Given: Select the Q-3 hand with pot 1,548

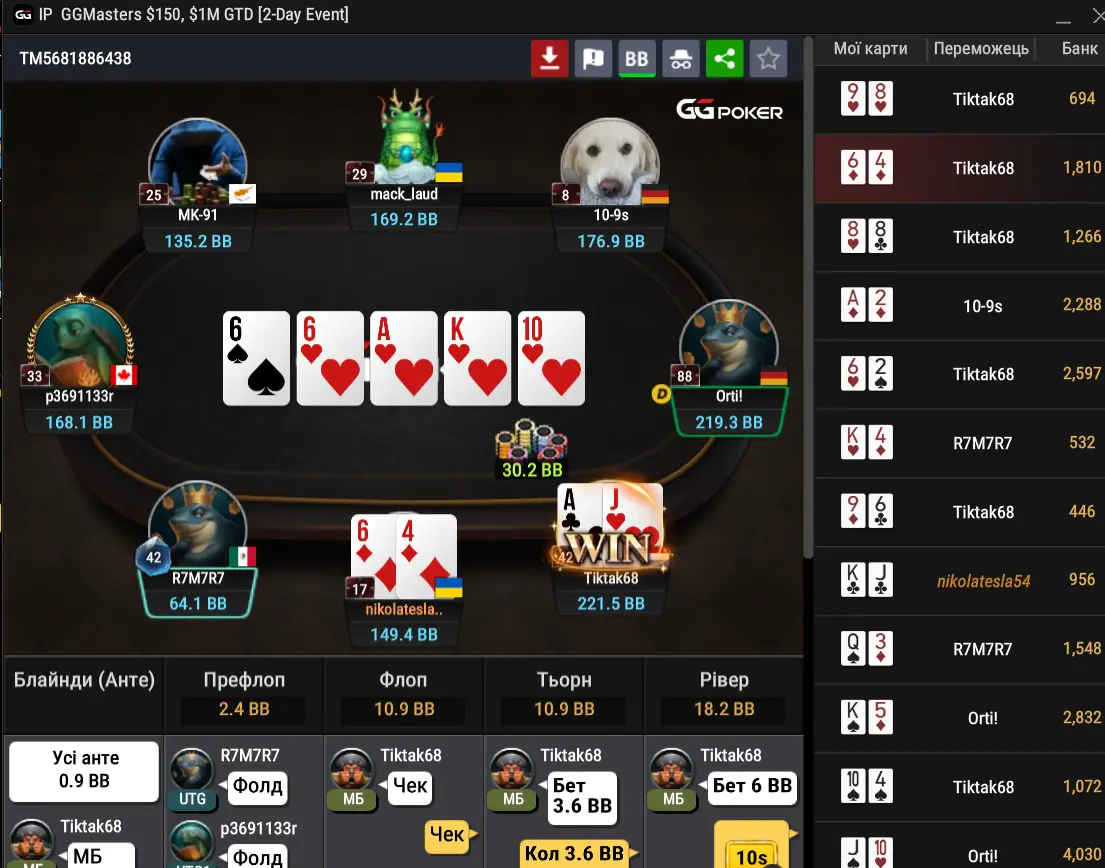Looking at the screenshot, I should [x=960, y=649].
